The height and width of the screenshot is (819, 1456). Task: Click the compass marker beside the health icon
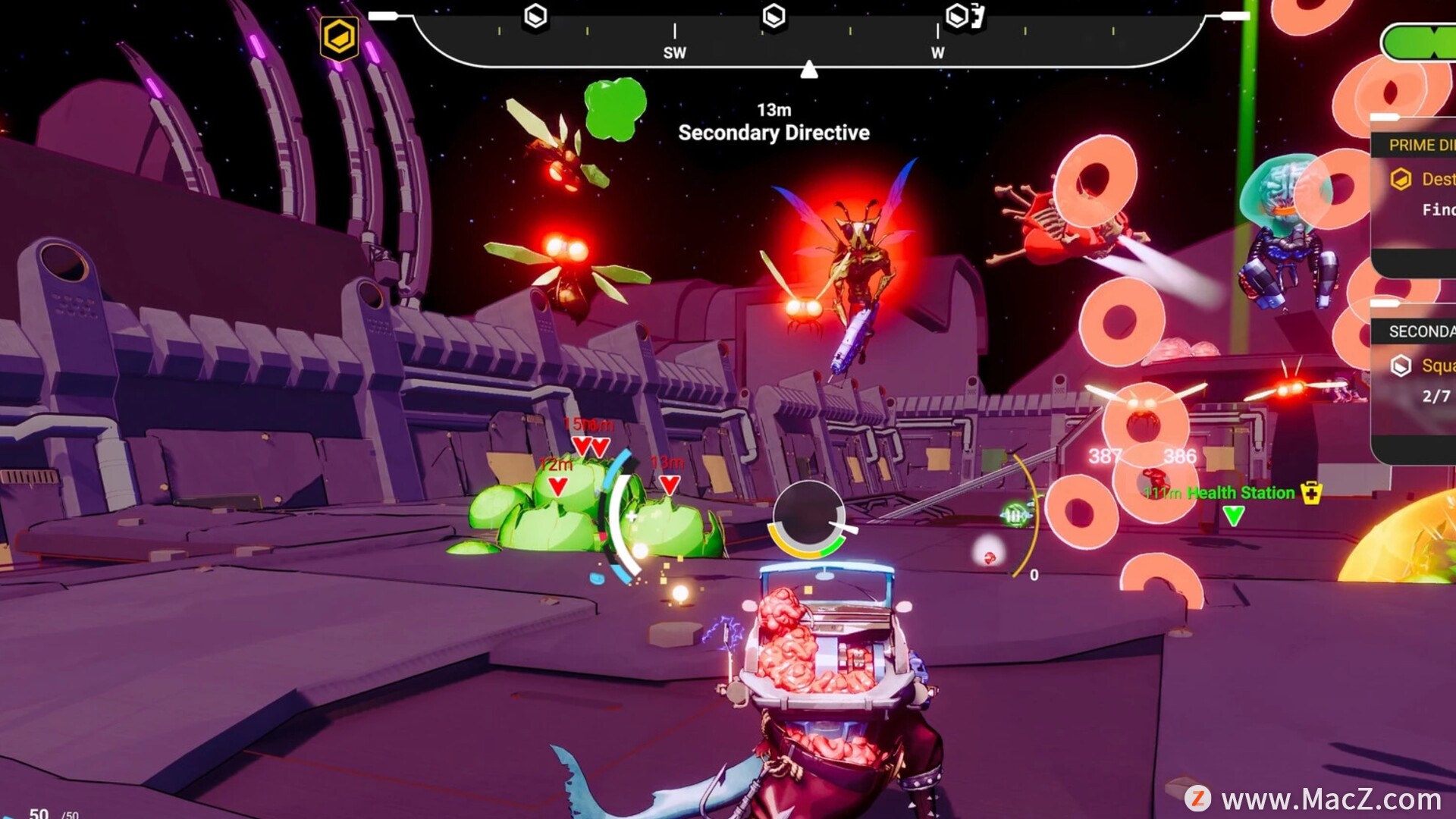pyautogui.click(x=959, y=16)
